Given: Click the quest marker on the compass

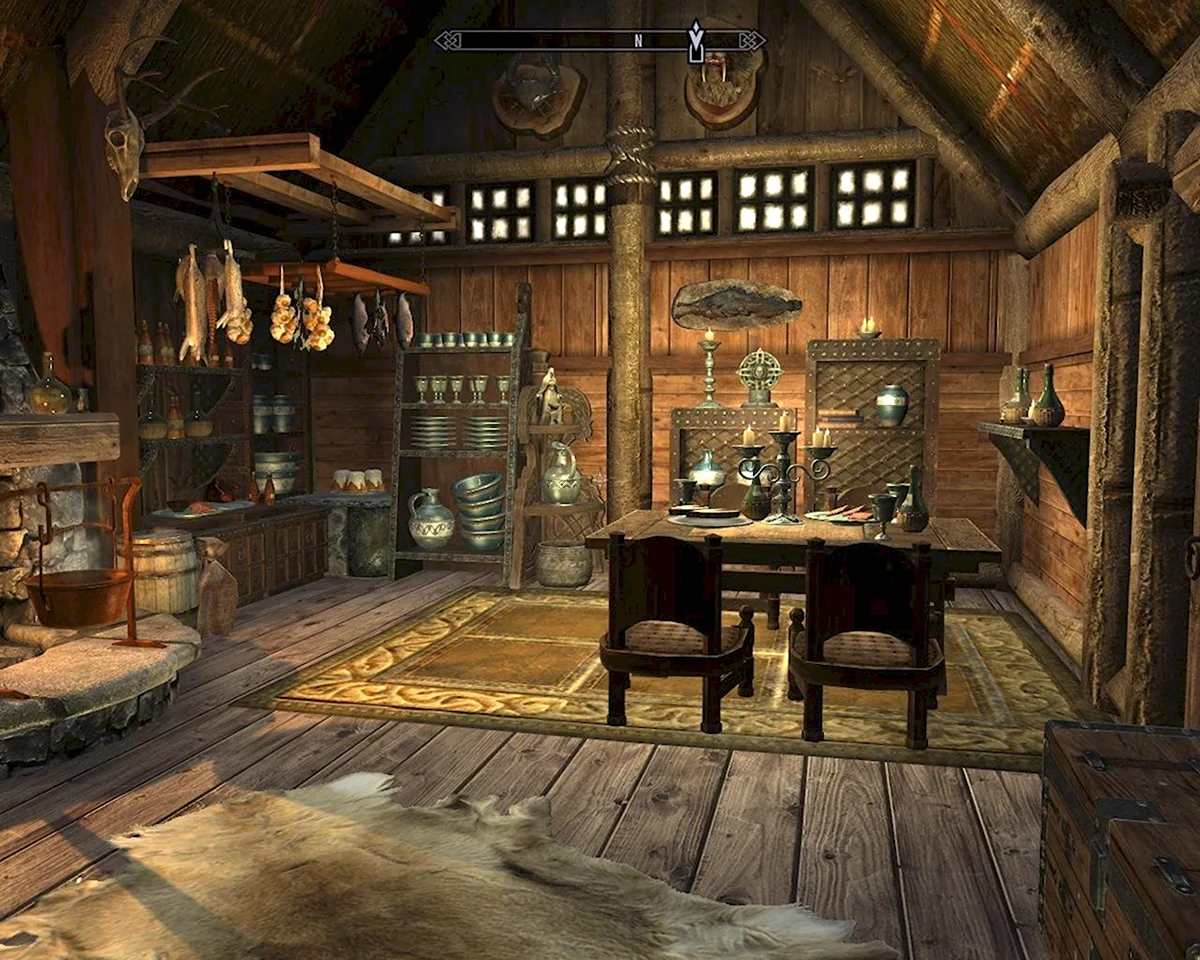Looking at the screenshot, I should click(696, 41).
